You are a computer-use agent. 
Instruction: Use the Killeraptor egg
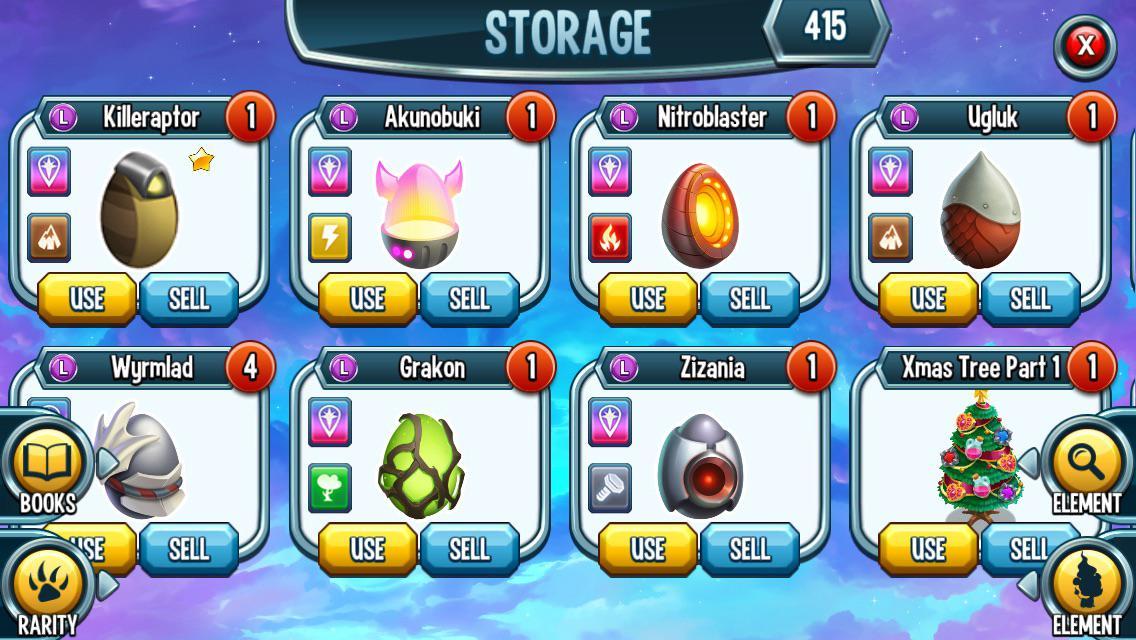pyautogui.click(x=87, y=298)
